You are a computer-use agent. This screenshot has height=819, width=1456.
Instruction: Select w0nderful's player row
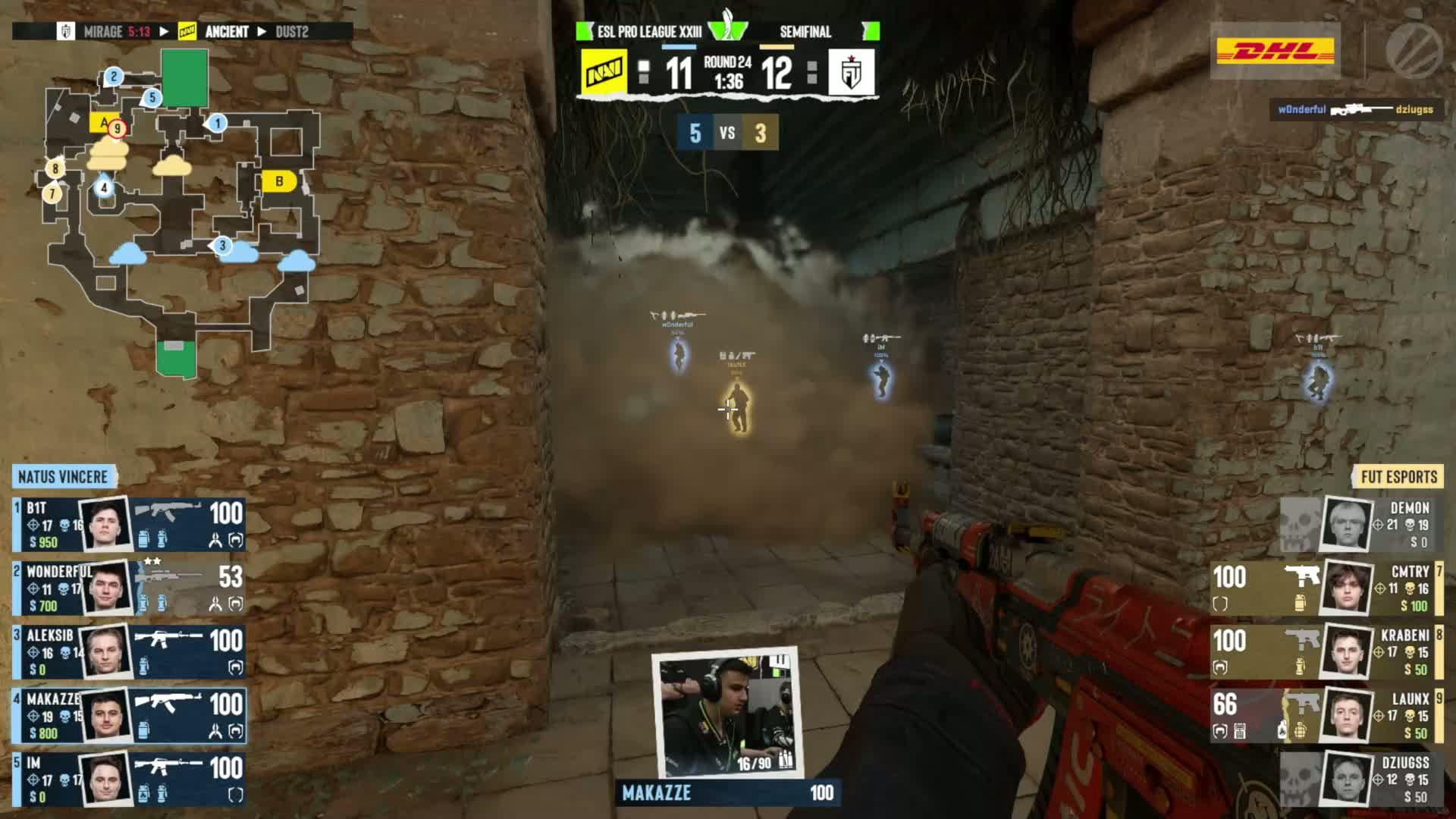129,588
